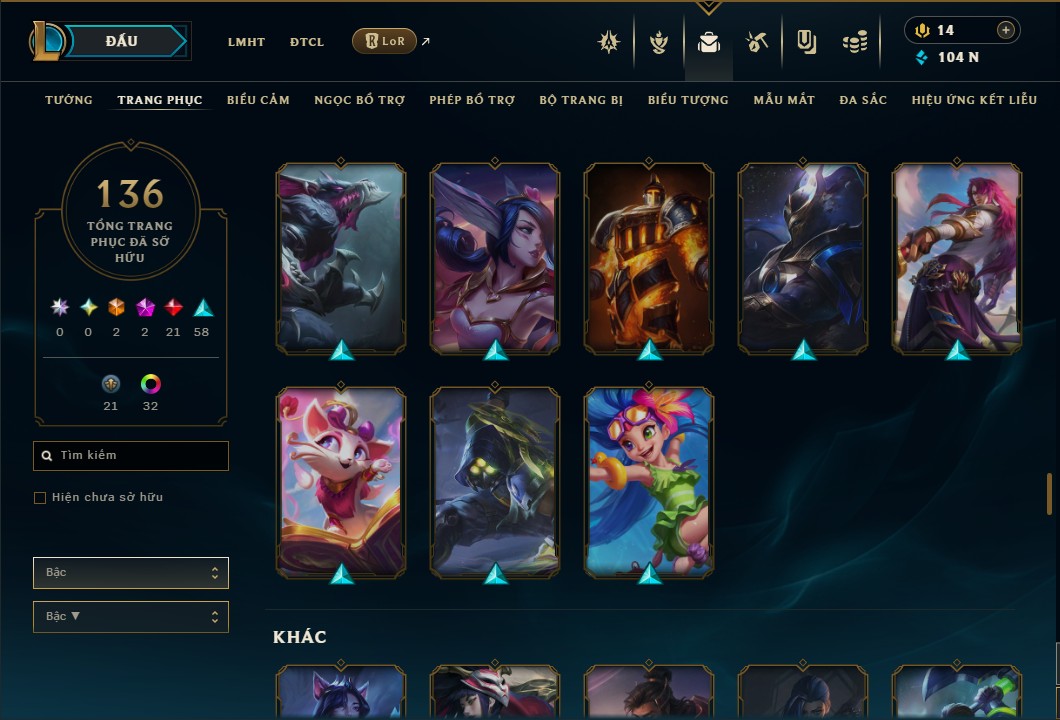Viewport: 1060px width, 720px height.
Task: Open the coin stack store icon
Action: [854, 42]
